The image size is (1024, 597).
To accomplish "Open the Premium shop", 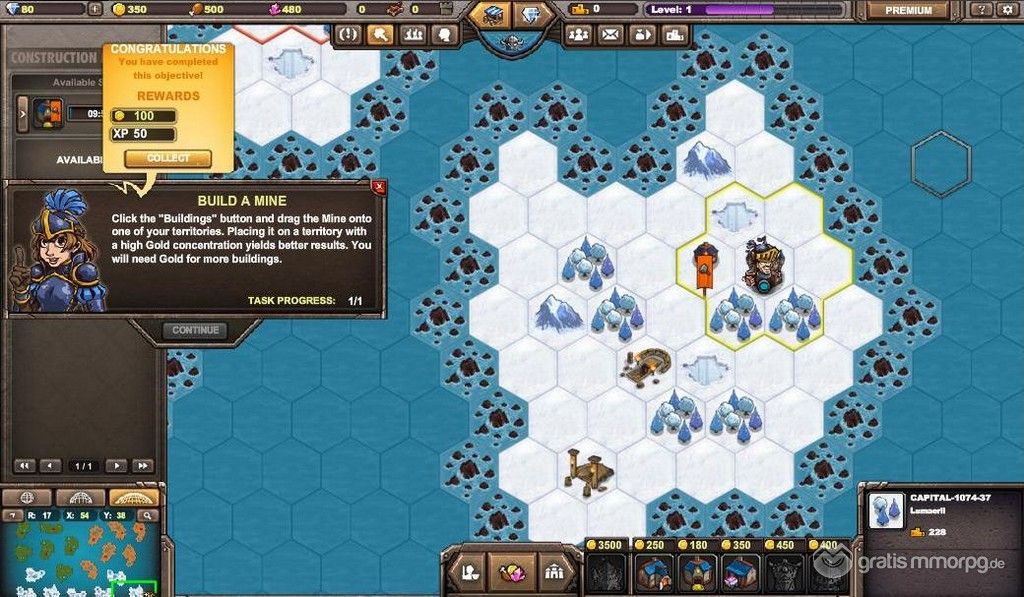I will (908, 10).
